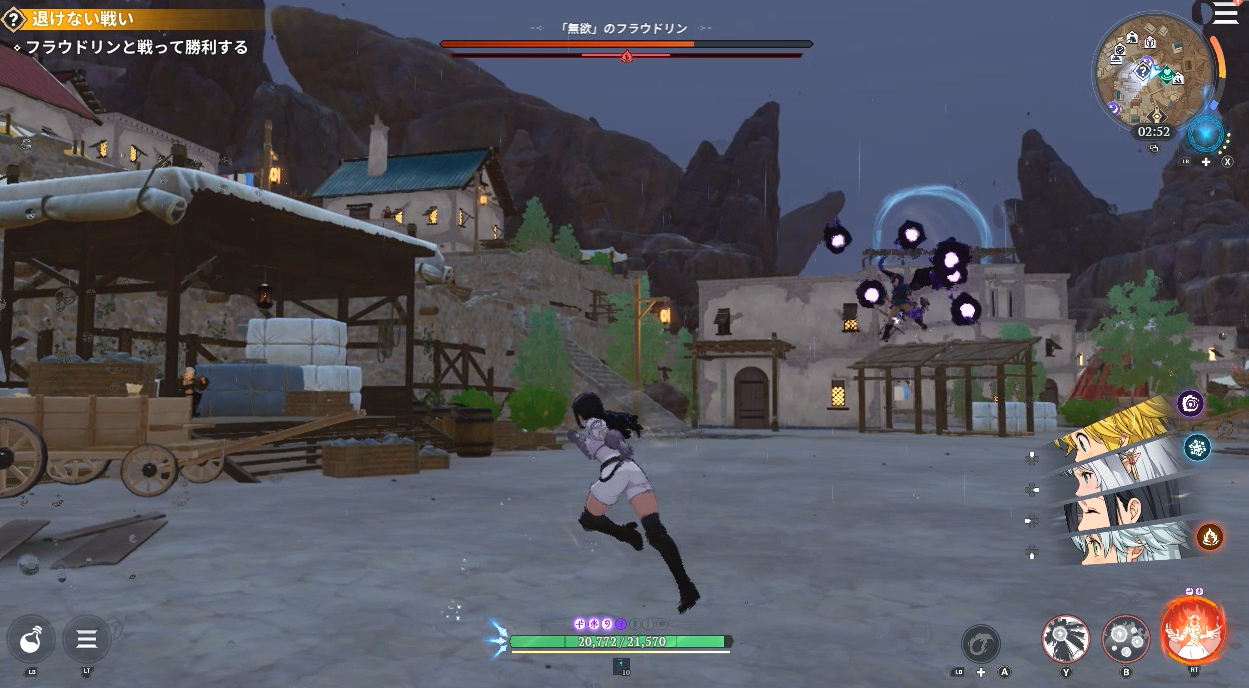Open the hamburger main menu with notification badge

(1226, 13)
